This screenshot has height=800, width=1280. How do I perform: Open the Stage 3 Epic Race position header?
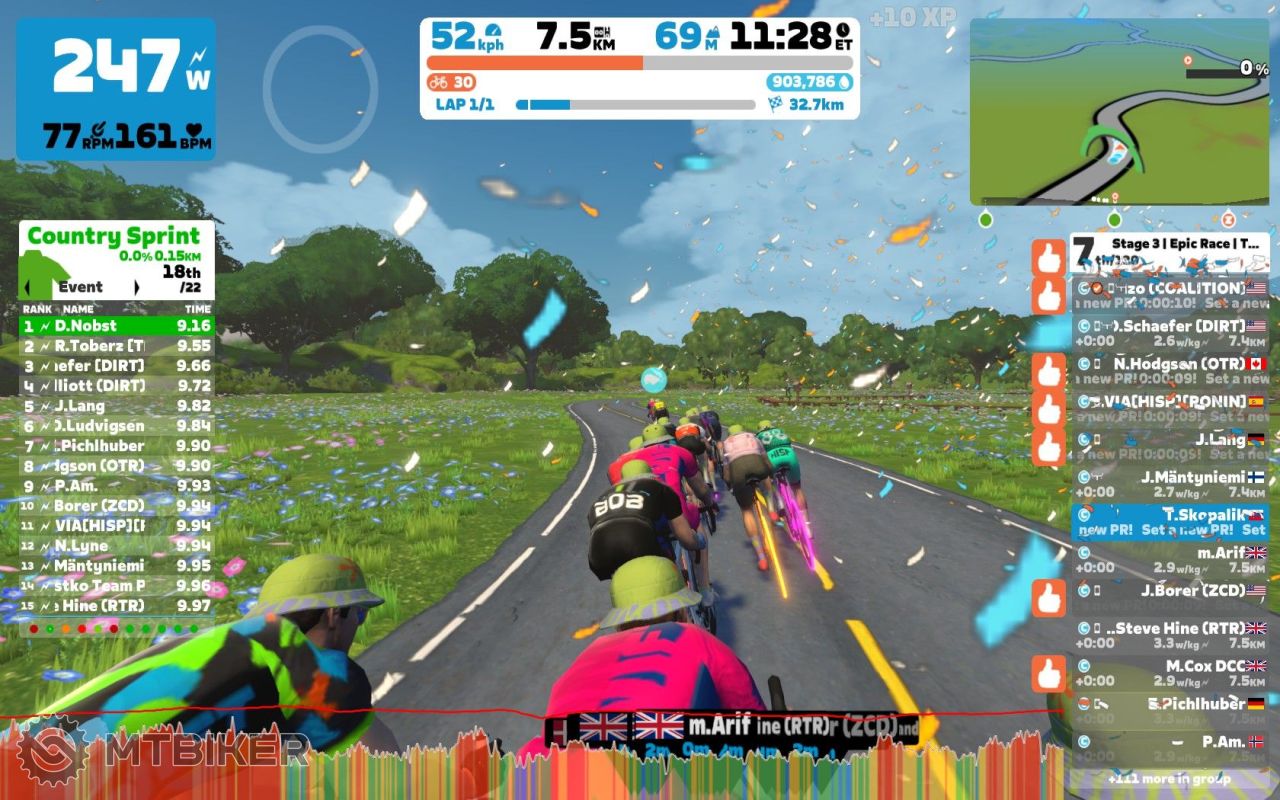[1169, 249]
